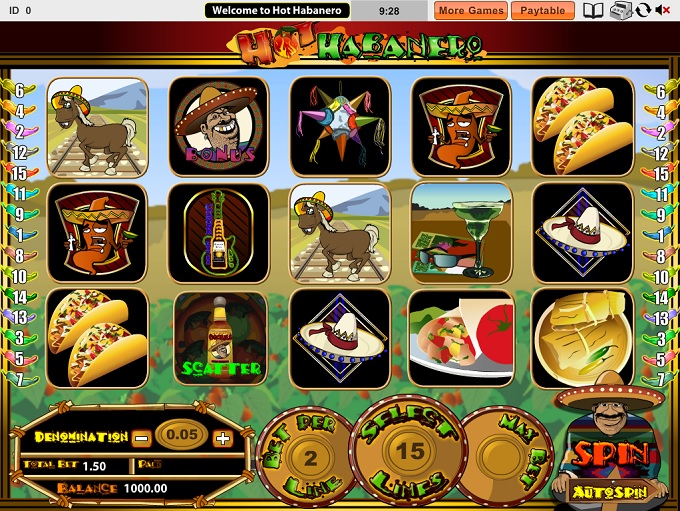Toggle the muted speaker sound icon
The width and height of the screenshot is (680, 511).
[662, 11]
